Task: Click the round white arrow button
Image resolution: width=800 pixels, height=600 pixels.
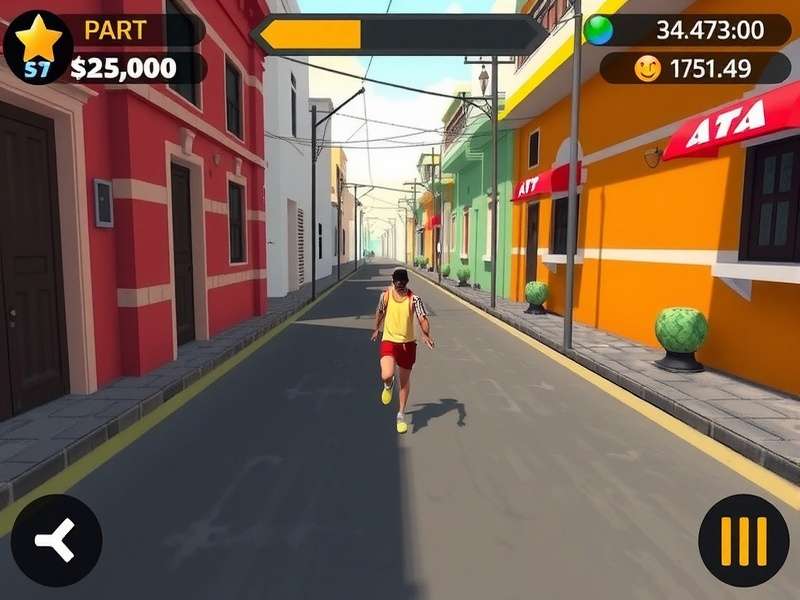Action: pyautogui.click(x=56, y=541)
